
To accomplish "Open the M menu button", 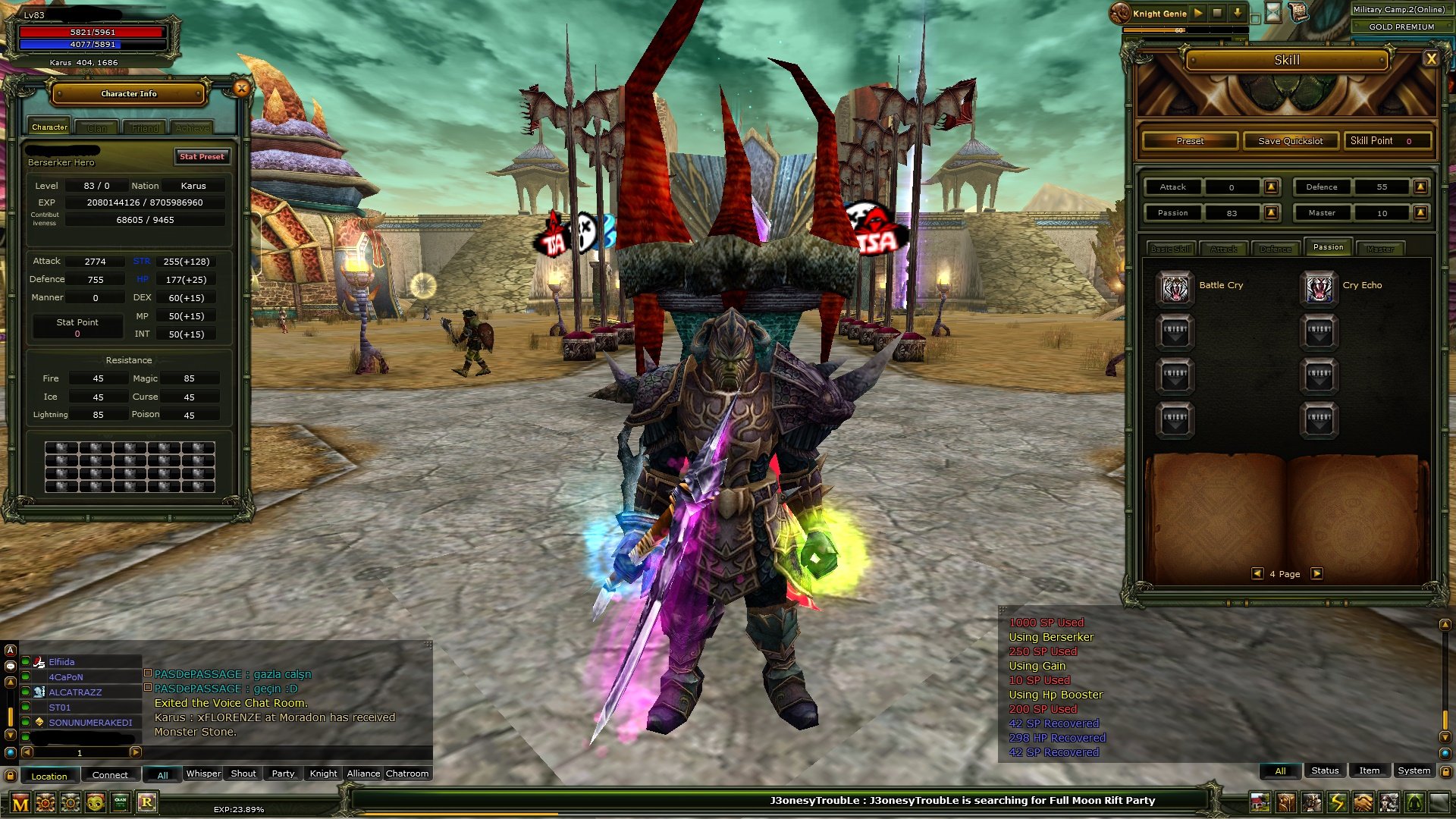I will point(20,804).
